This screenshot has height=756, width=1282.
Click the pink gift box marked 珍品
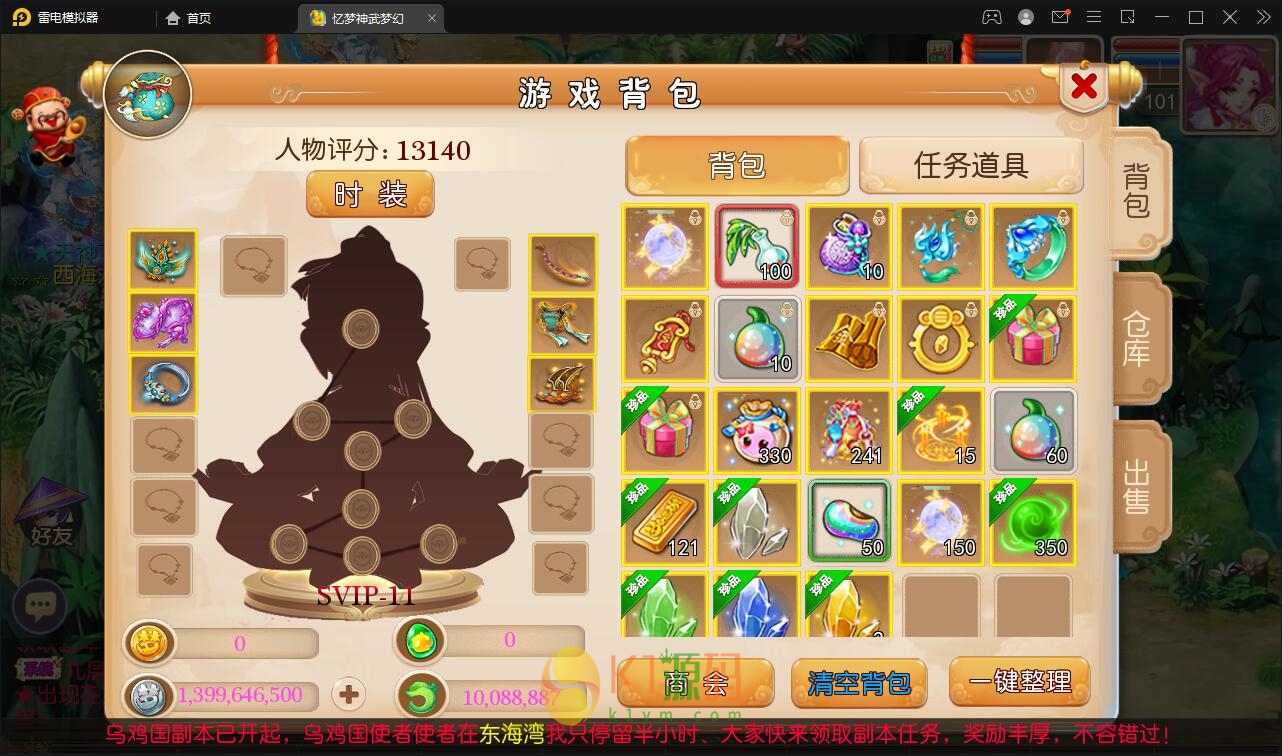pyautogui.click(x=1032, y=338)
